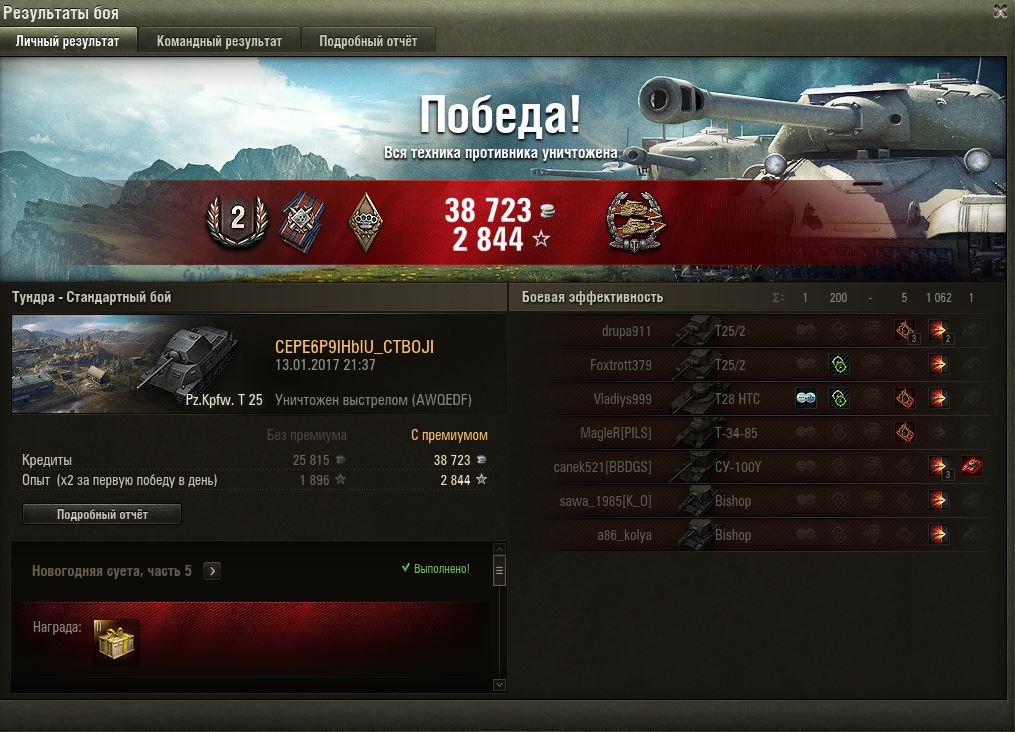
Task: Click the Pz.Kpfw. T 25 vehicle thumbnail
Action: (x=138, y=364)
